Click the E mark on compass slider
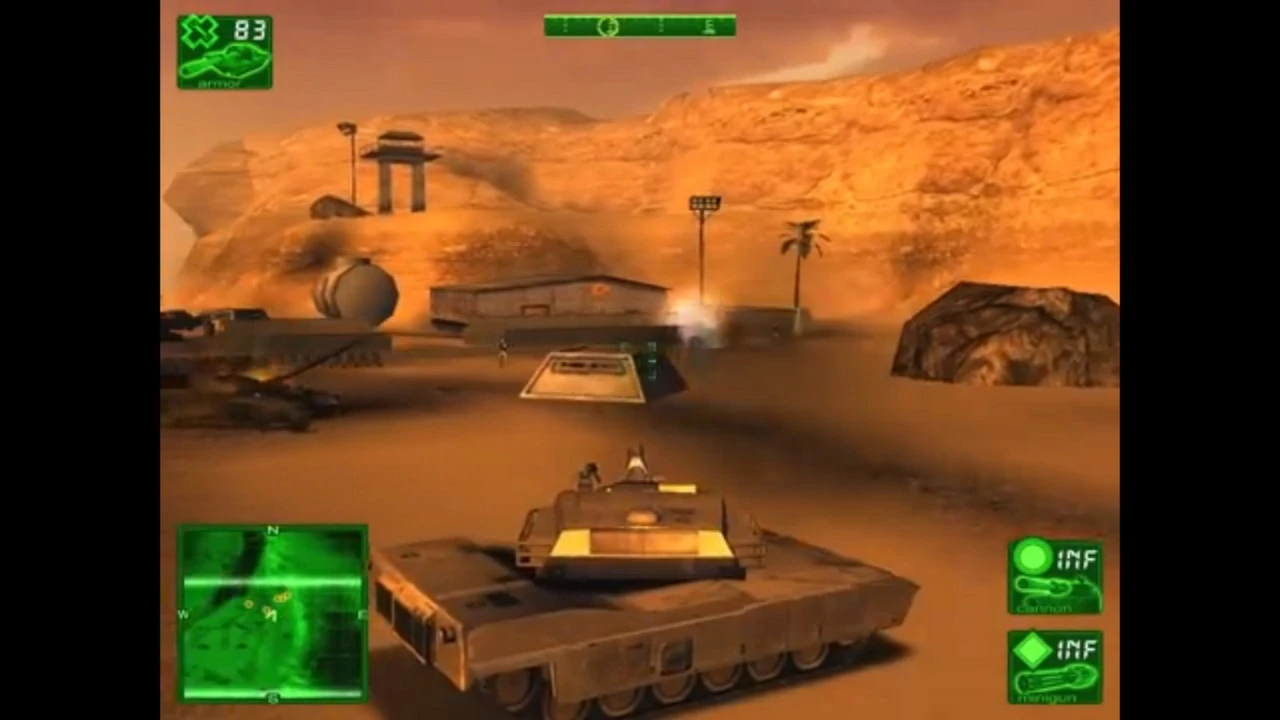The image size is (1280, 720). click(708, 27)
